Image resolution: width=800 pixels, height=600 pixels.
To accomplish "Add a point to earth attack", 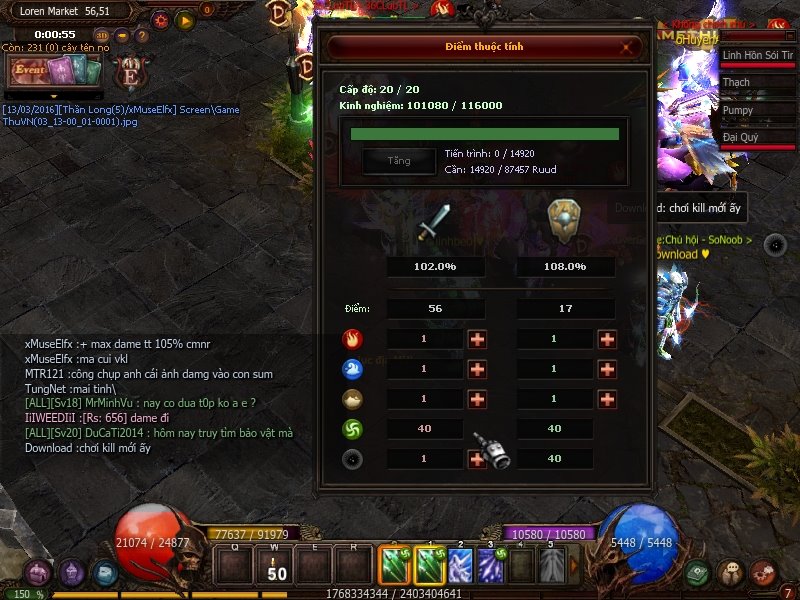I will tap(477, 399).
